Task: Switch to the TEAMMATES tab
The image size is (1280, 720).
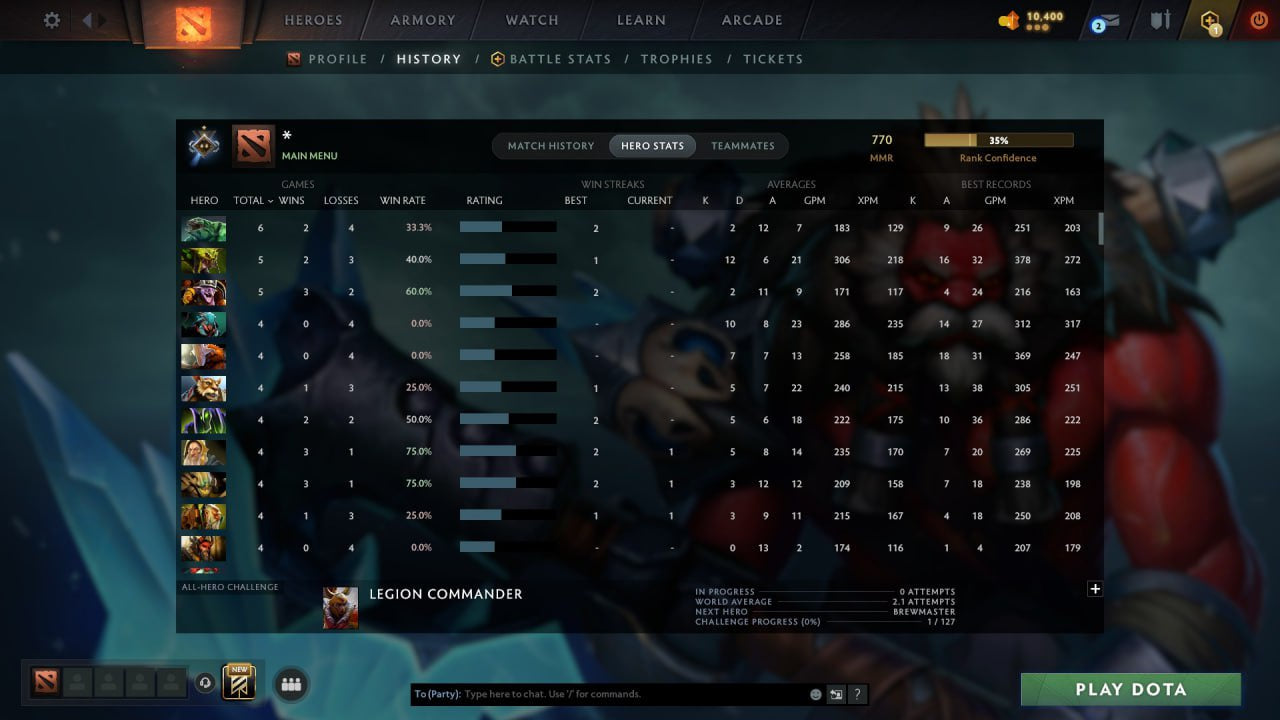Action: coord(743,145)
